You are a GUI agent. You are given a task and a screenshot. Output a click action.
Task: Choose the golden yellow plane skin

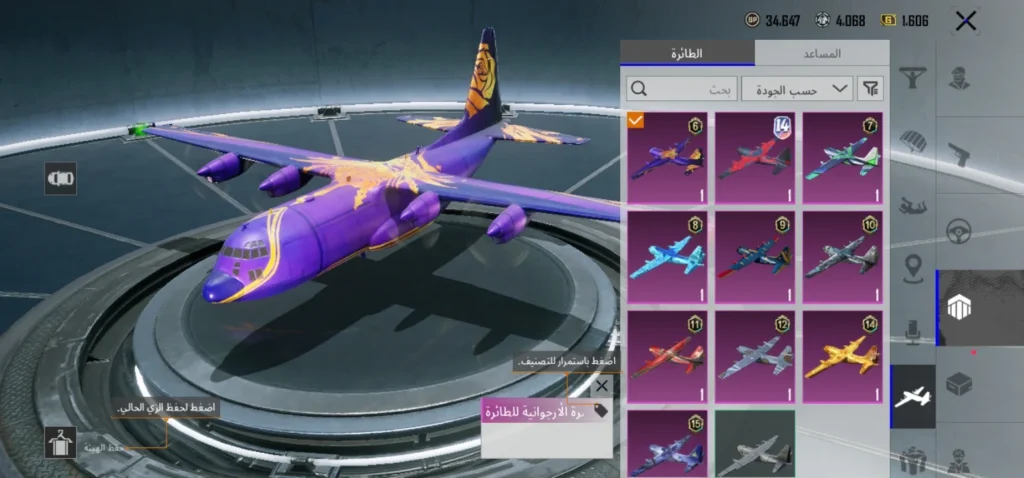(x=843, y=356)
